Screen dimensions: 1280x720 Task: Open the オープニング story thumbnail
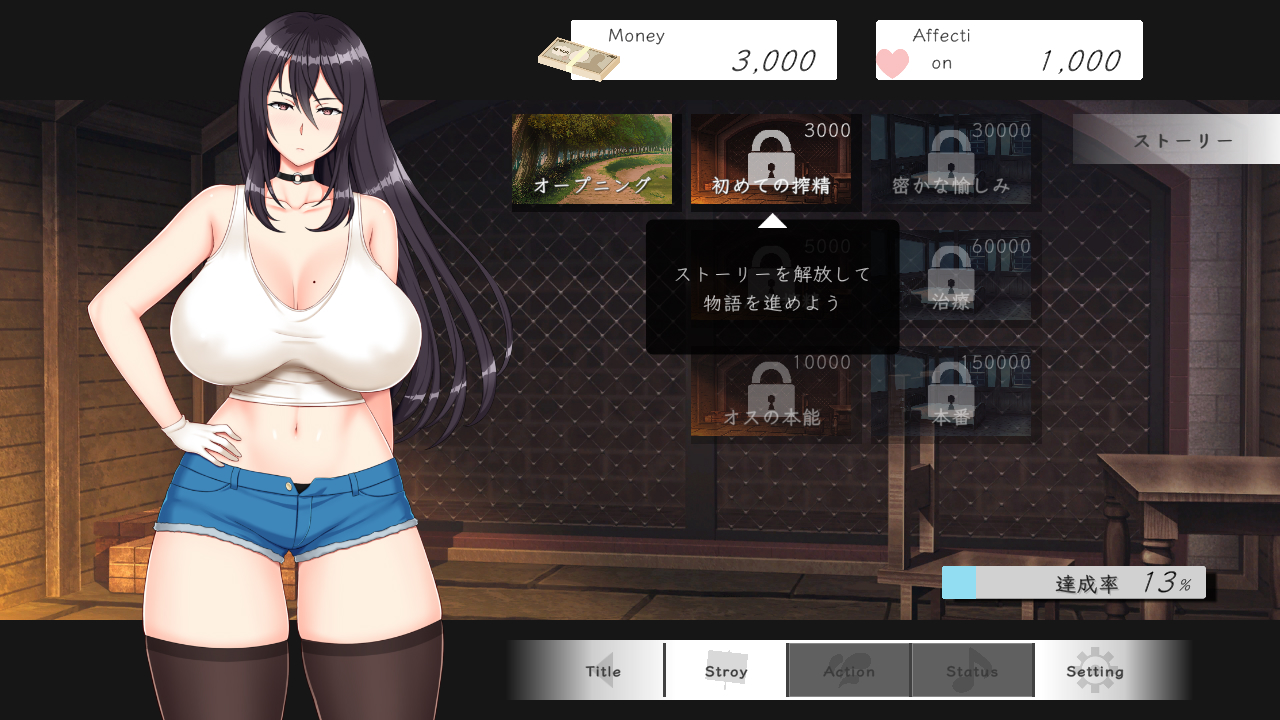point(592,160)
